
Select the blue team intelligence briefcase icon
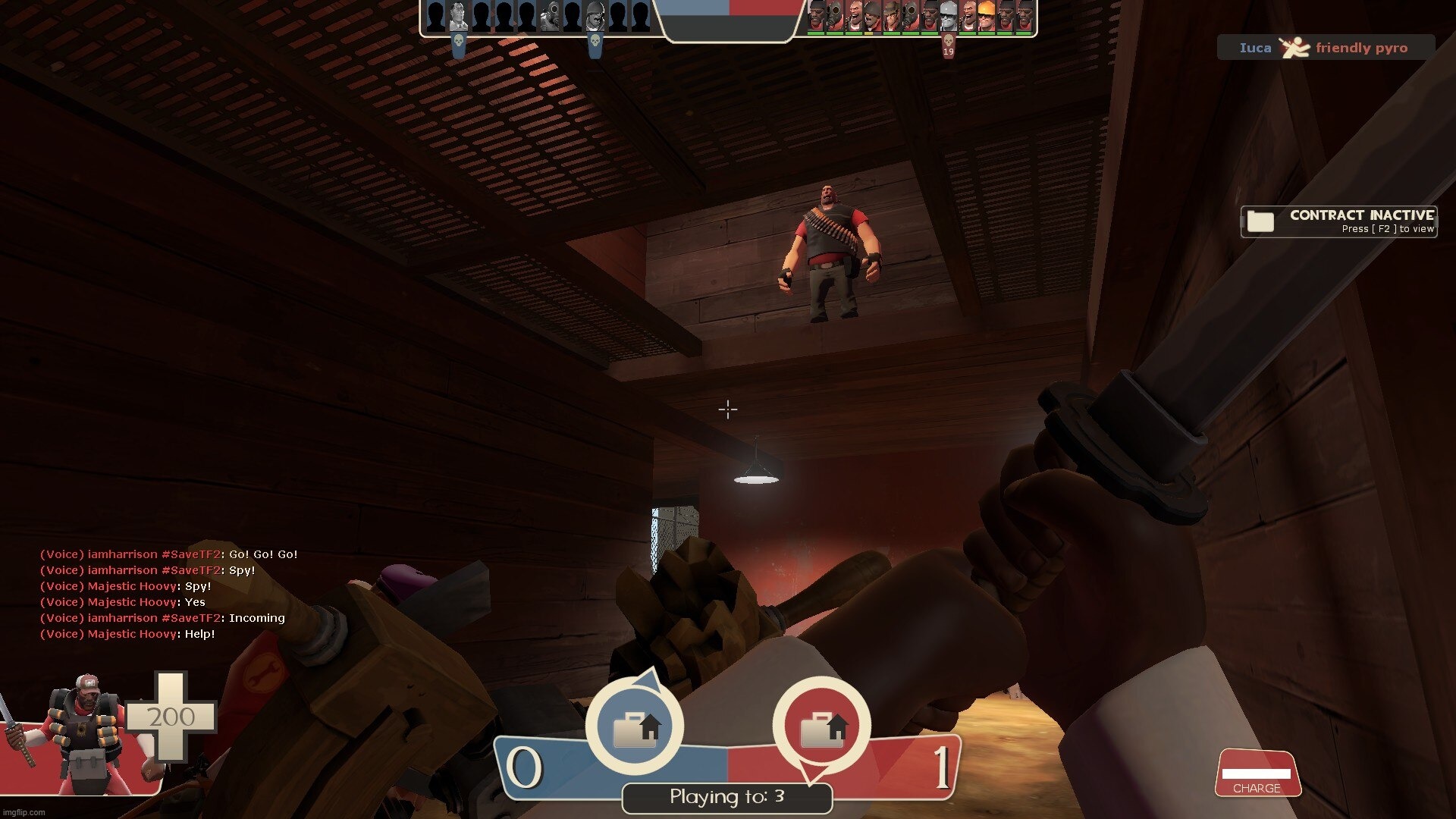click(x=635, y=726)
